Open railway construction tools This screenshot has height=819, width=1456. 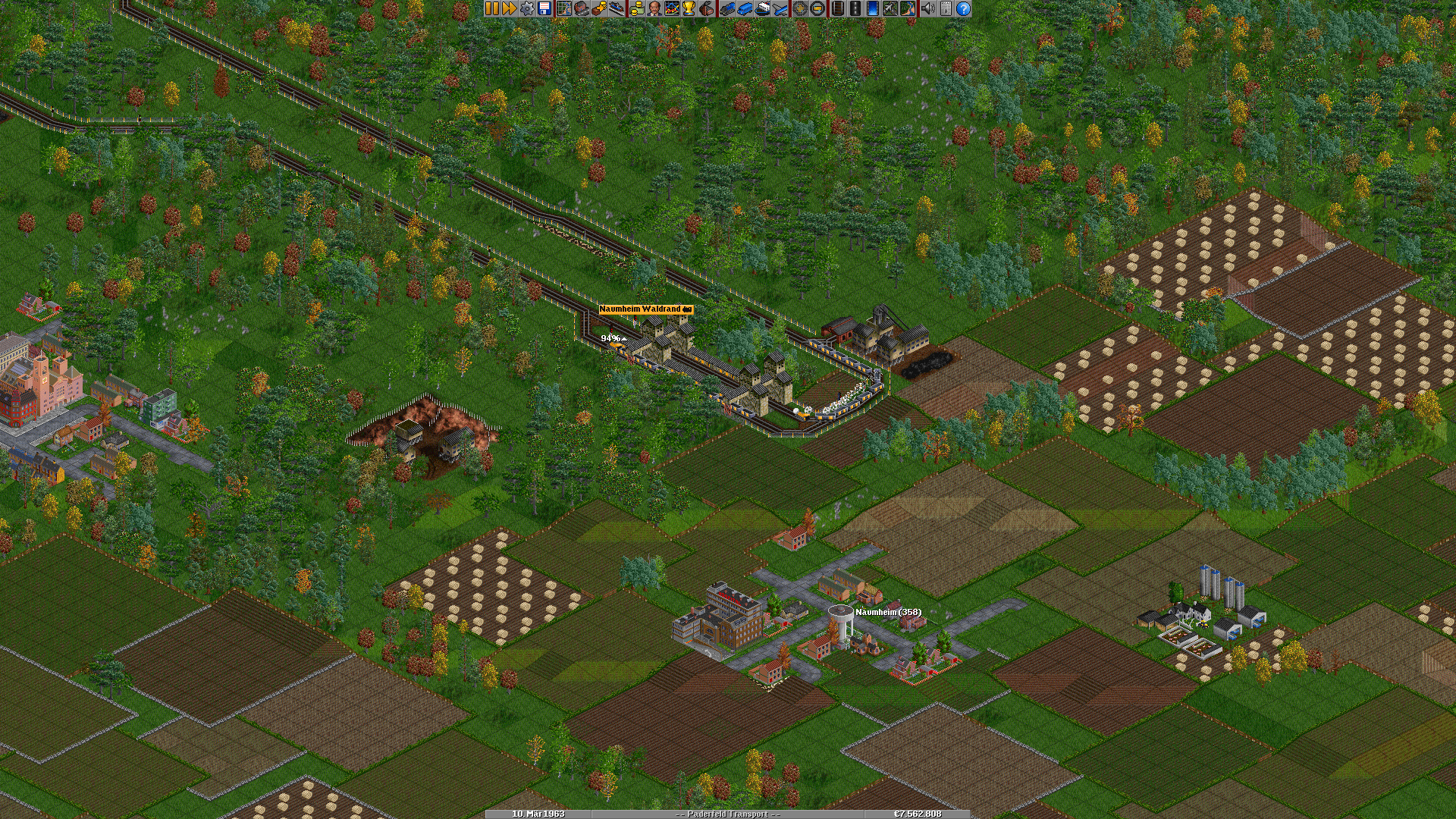coord(837,8)
